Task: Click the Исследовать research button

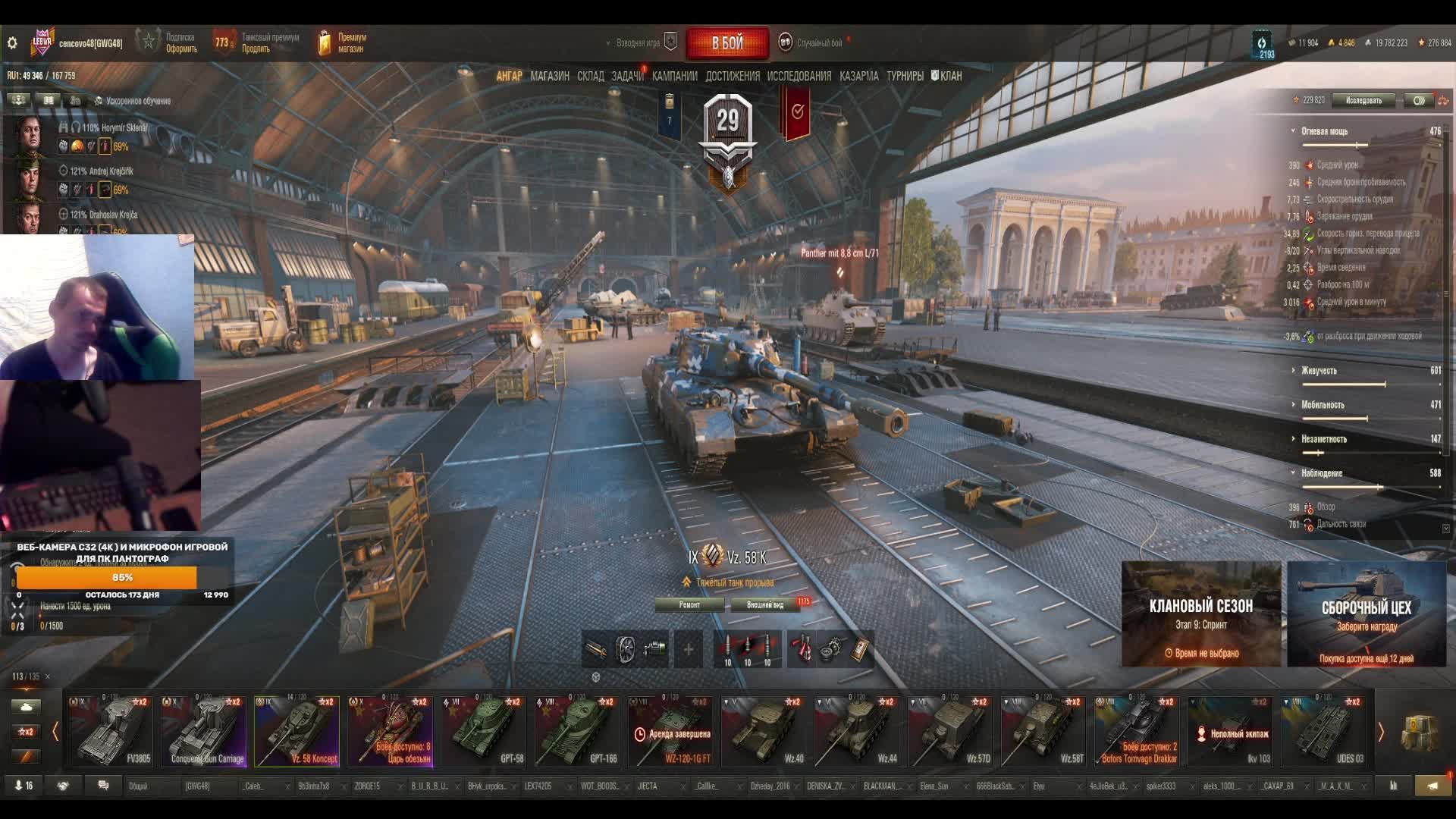Action: tap(1363, 100)
